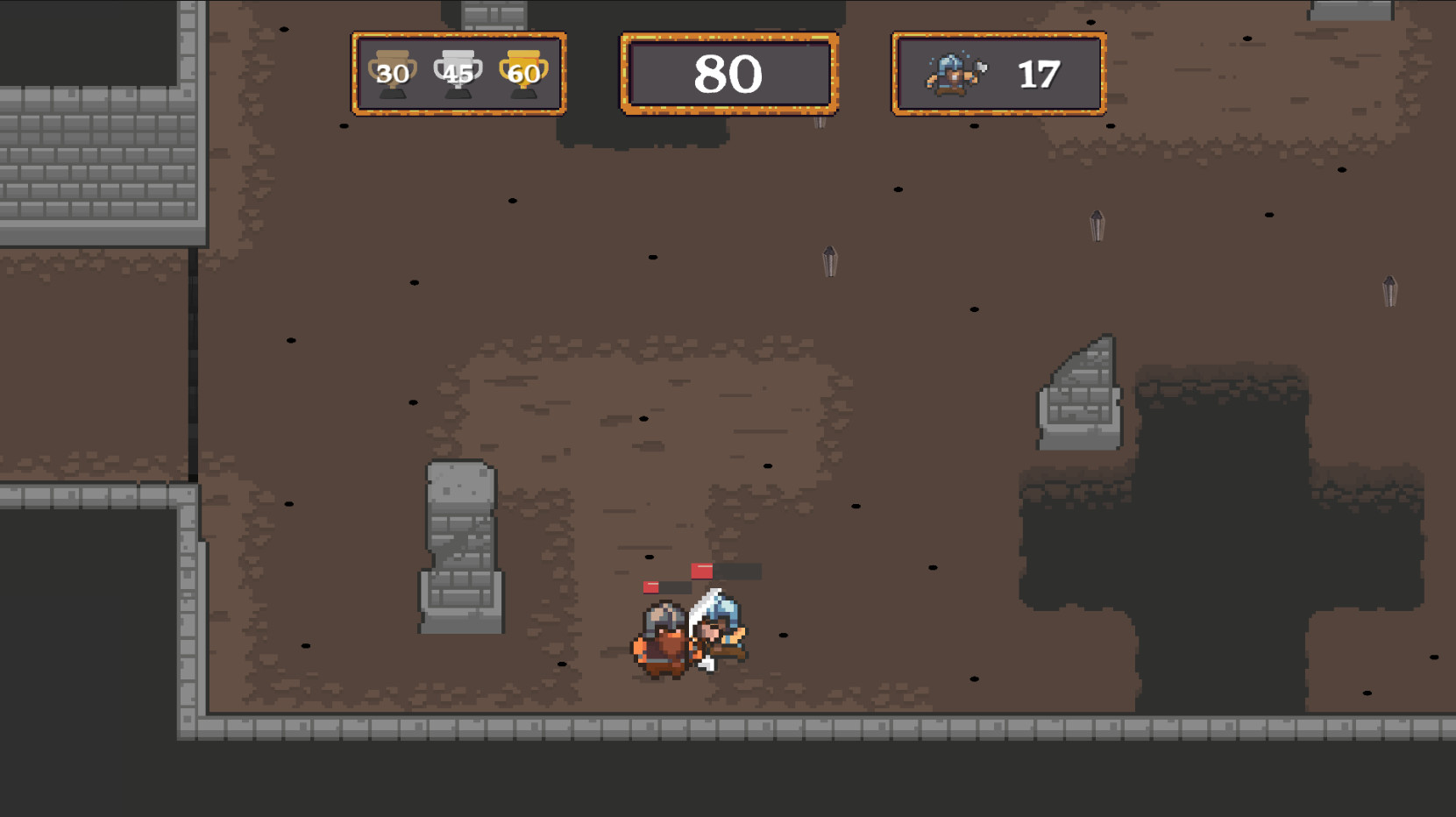Click the trophy panel in the top-left HUD
The image size is (1456, 817).
coord(458,74)
